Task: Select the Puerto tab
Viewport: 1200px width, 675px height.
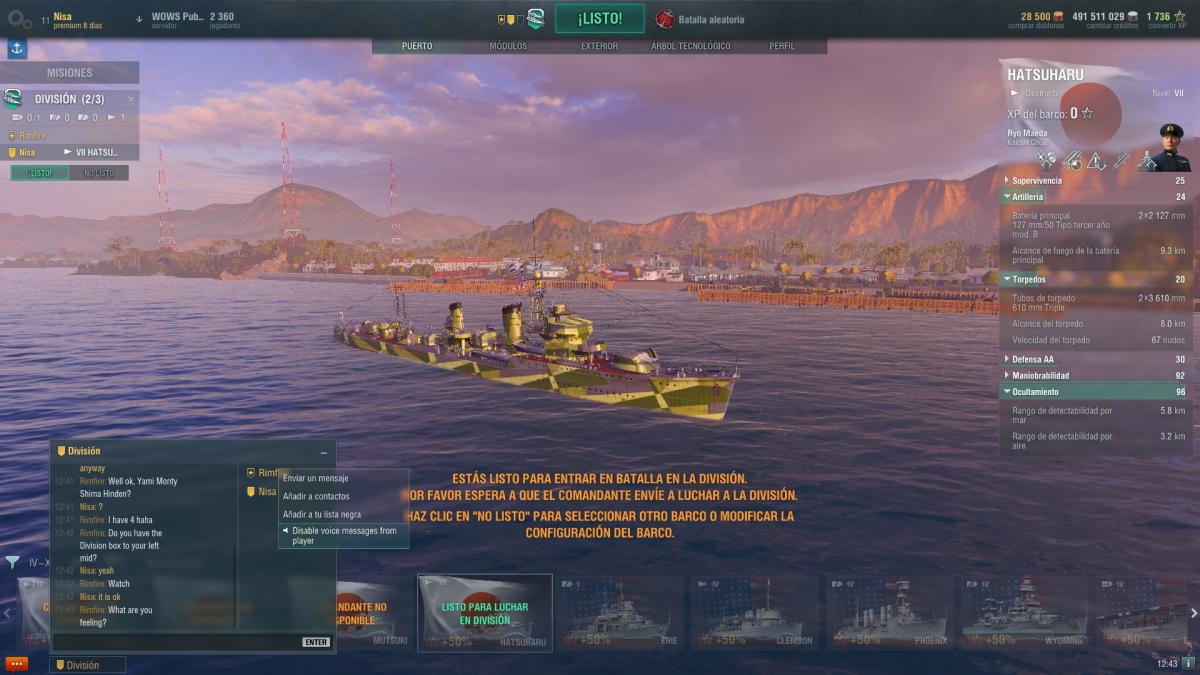Action: (417, 46)
